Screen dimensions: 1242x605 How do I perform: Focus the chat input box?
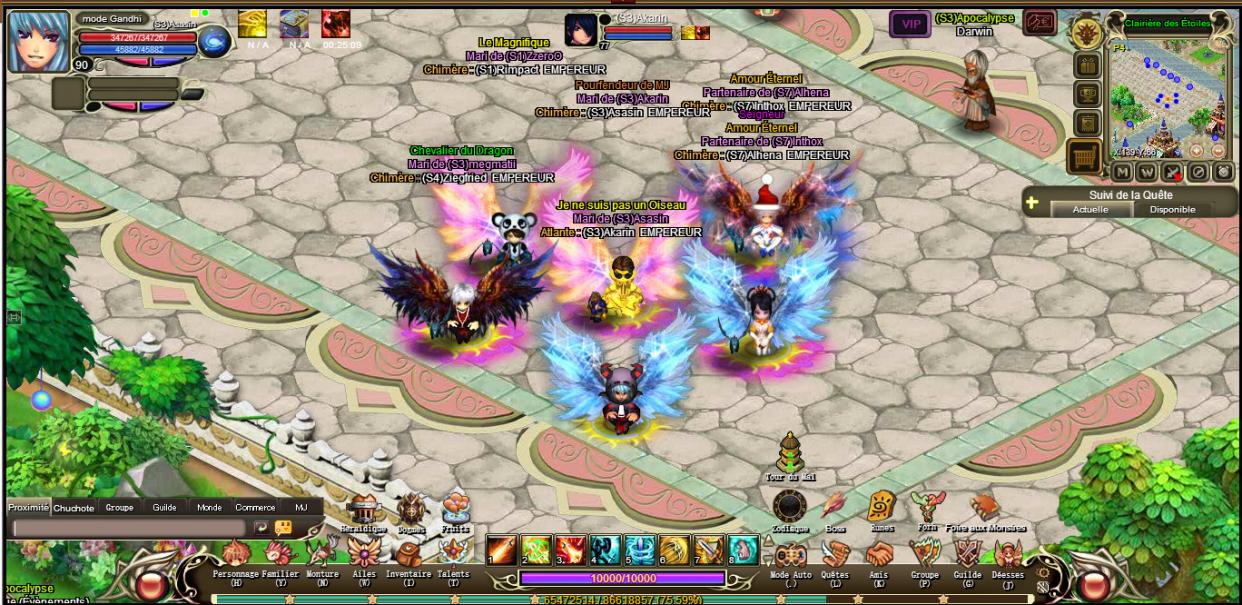pos(128,528)
